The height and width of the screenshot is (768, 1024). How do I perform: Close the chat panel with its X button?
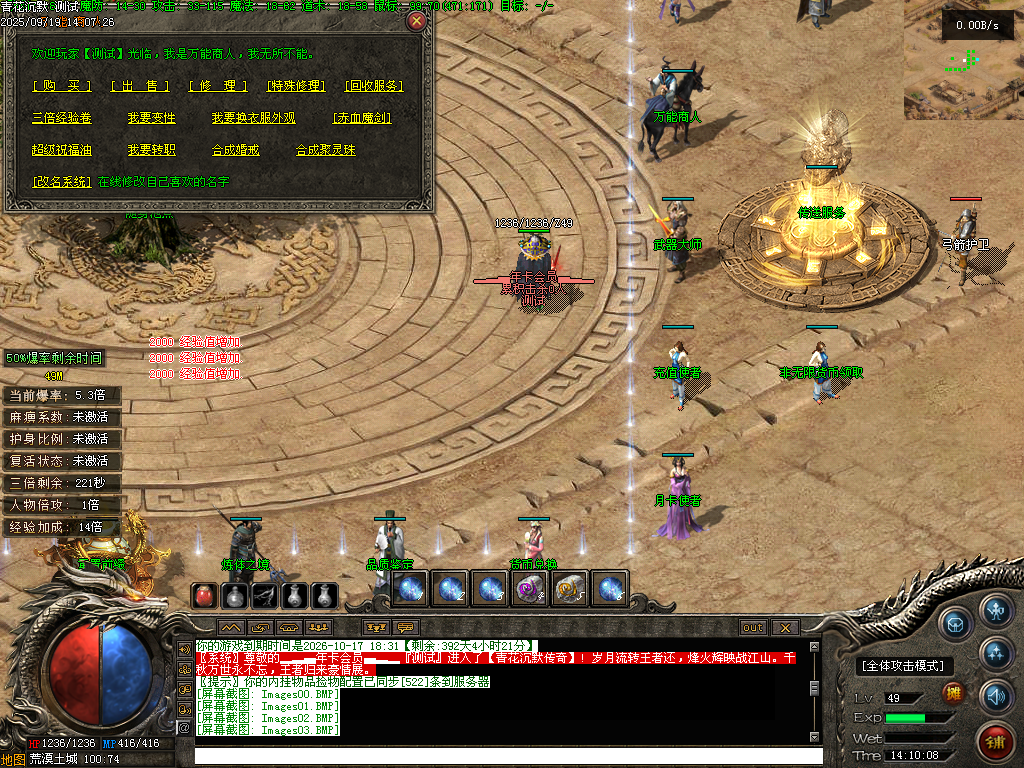[785, 627]
